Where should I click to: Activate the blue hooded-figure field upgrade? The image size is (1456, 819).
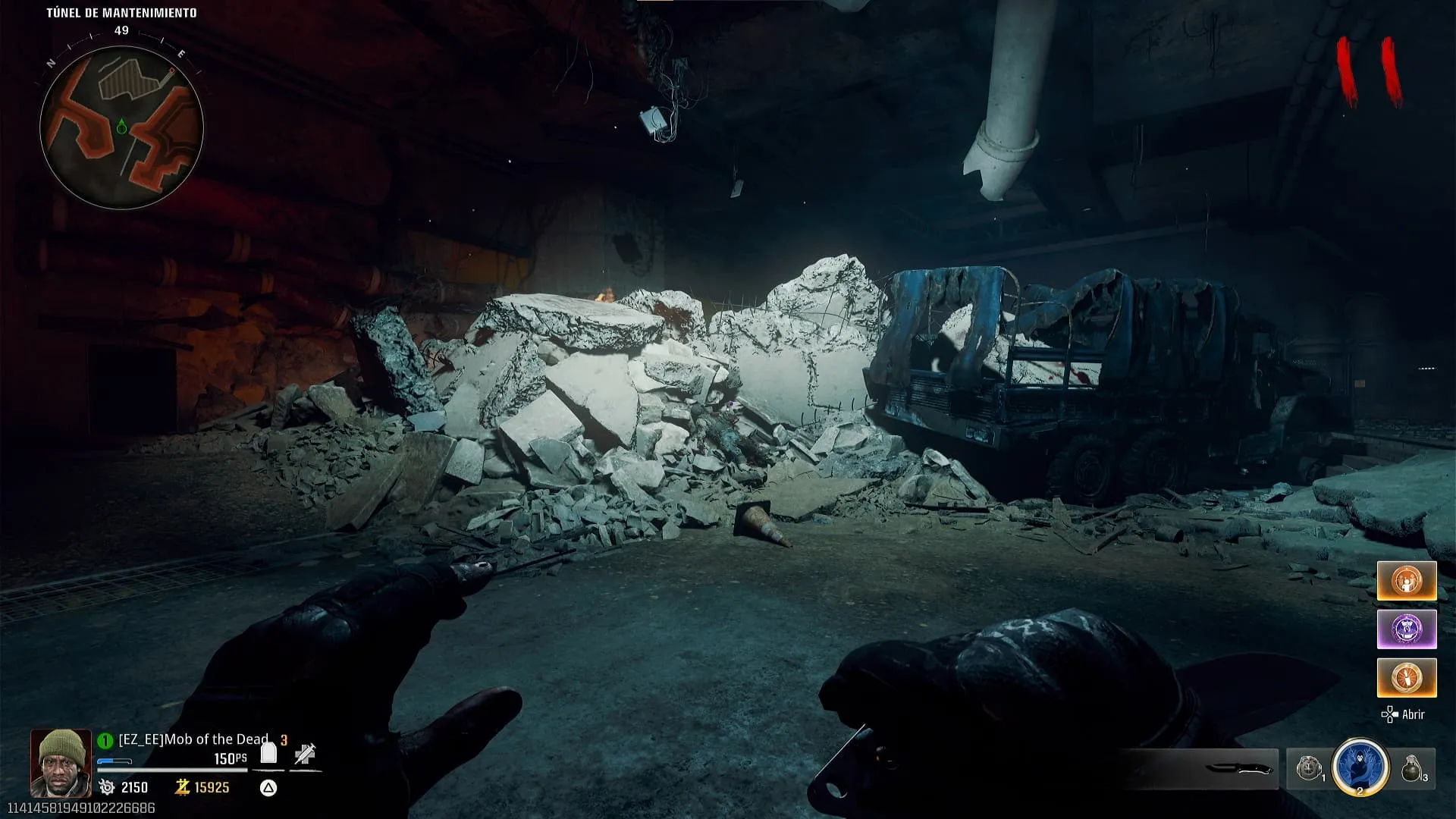pos(1360,767)
